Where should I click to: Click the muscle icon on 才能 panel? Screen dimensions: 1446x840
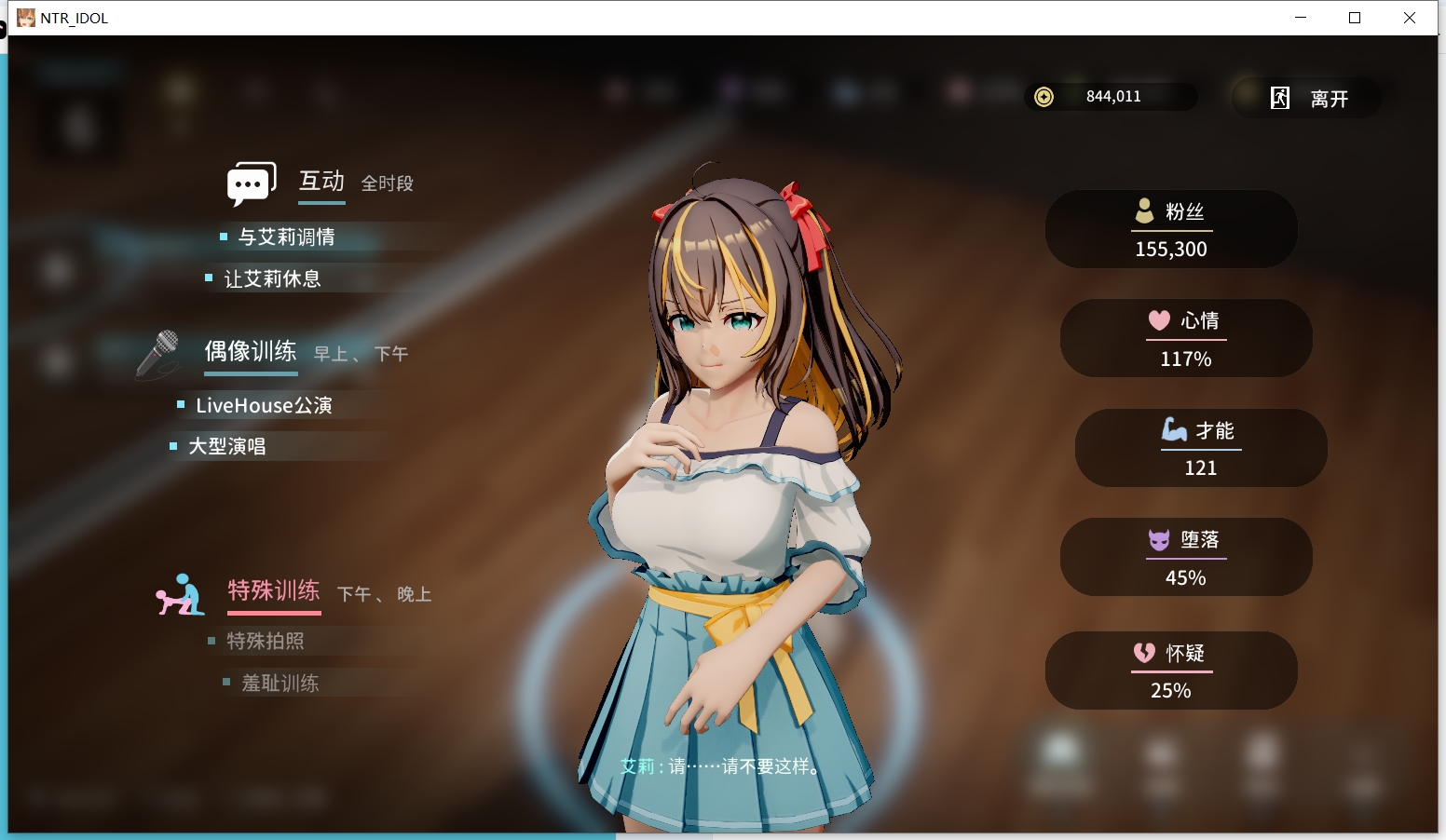(1172, 430)
